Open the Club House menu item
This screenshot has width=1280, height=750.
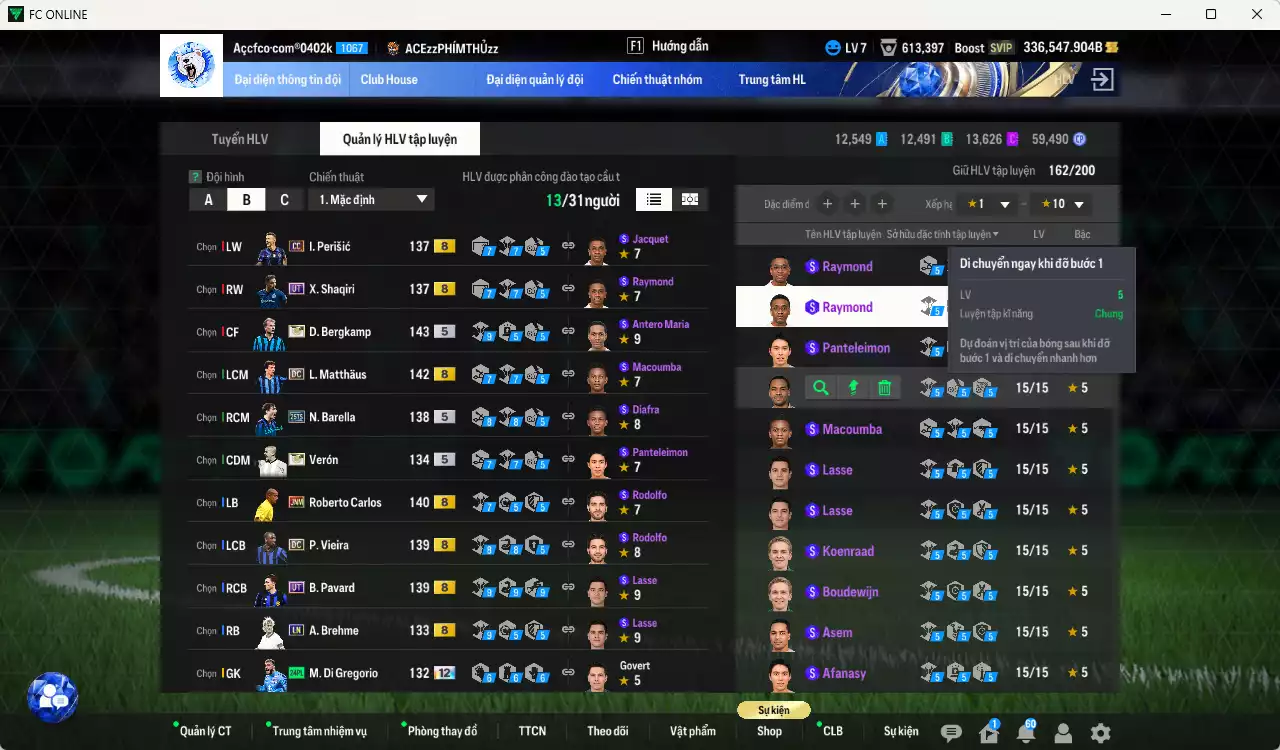(x=389, y=79)
